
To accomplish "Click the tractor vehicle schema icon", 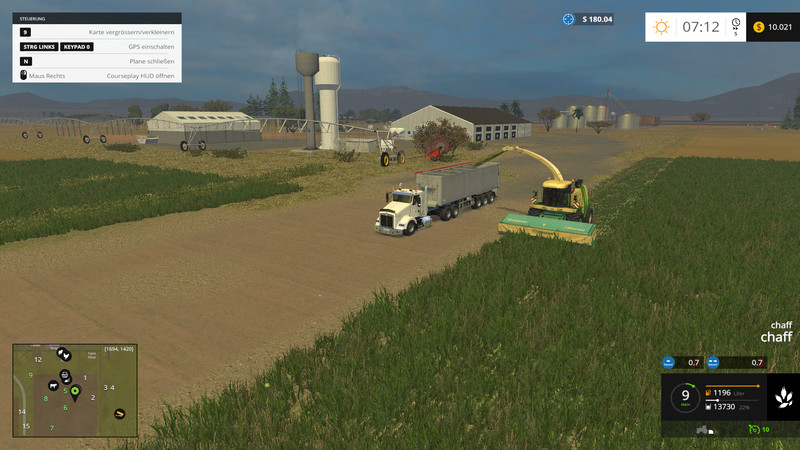I will [x=702, y=429].
